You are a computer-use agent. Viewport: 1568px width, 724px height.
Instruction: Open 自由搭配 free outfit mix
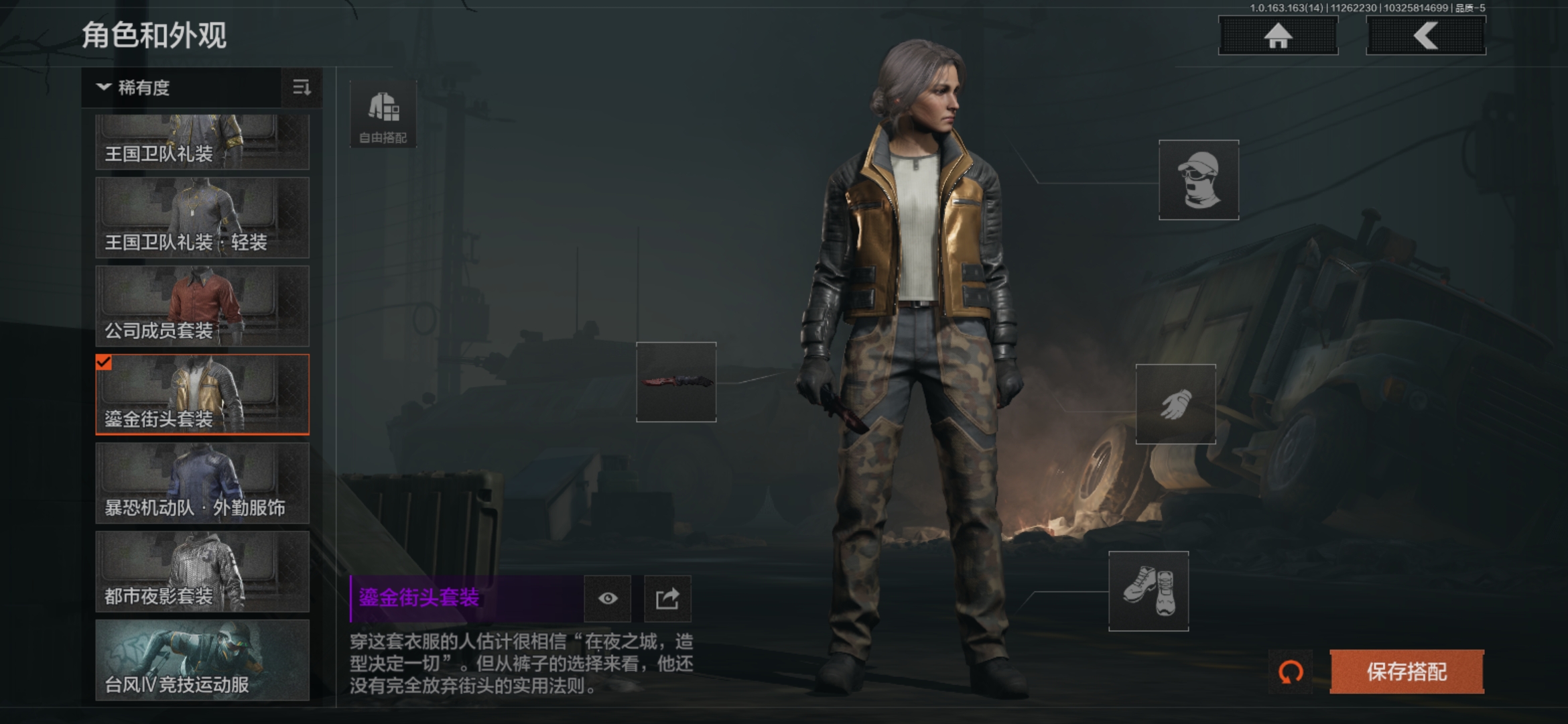tap(383, 115)
